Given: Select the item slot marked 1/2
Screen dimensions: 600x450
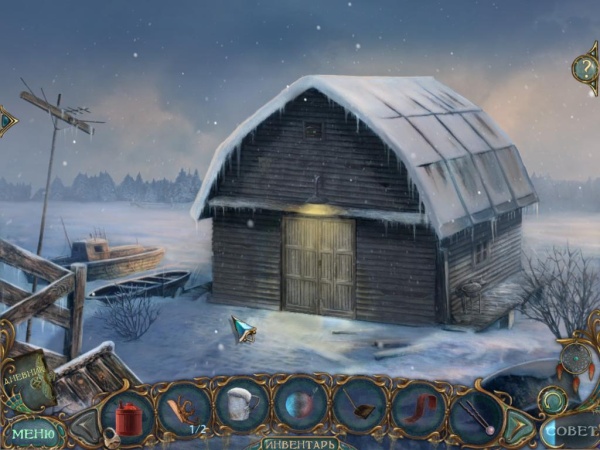Looking at the screenshot, I should pyautogui.click(x=185, y=410).
